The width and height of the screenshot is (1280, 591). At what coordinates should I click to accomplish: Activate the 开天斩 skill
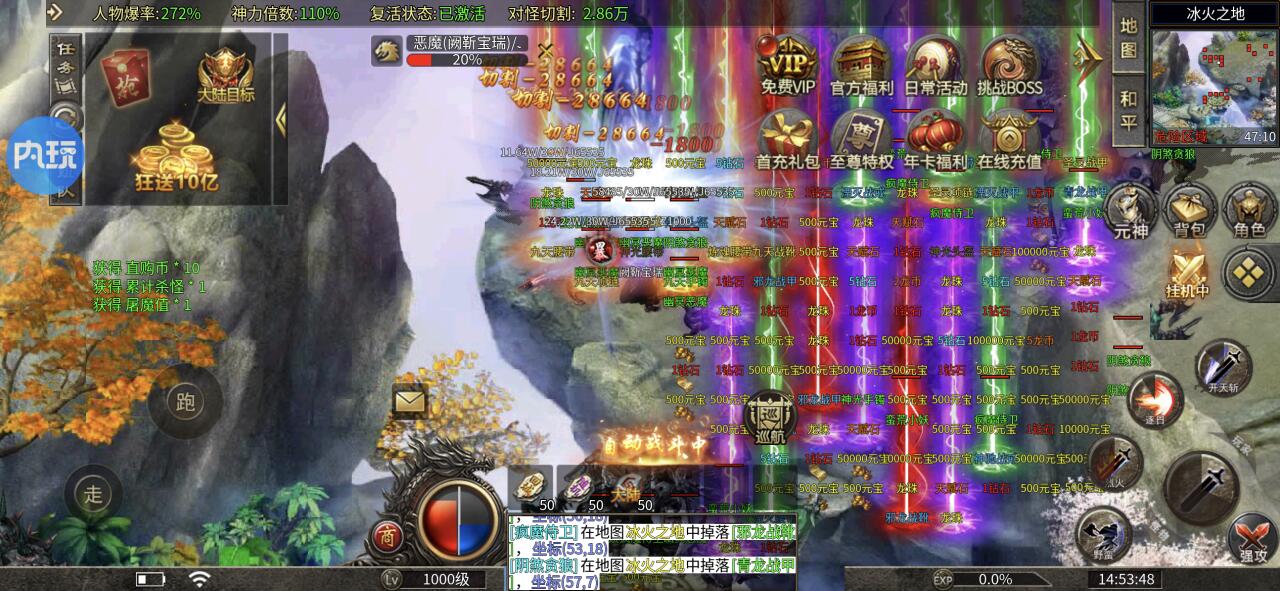(x=1223, y=366)
